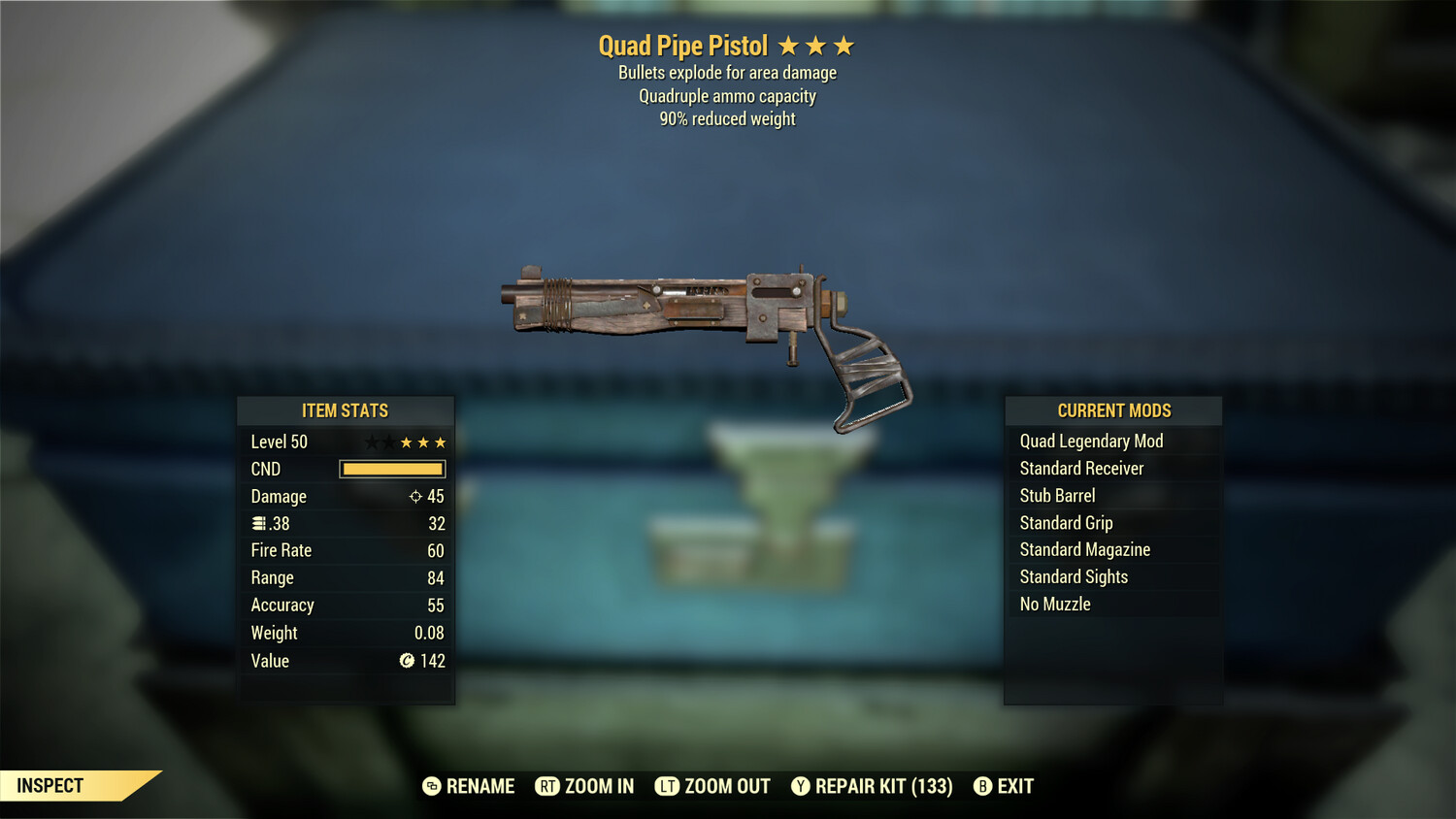This screenshot has height=819, width=1456.
Task: Select the Standard Receiver mod entry
Action: point(1081,468)
